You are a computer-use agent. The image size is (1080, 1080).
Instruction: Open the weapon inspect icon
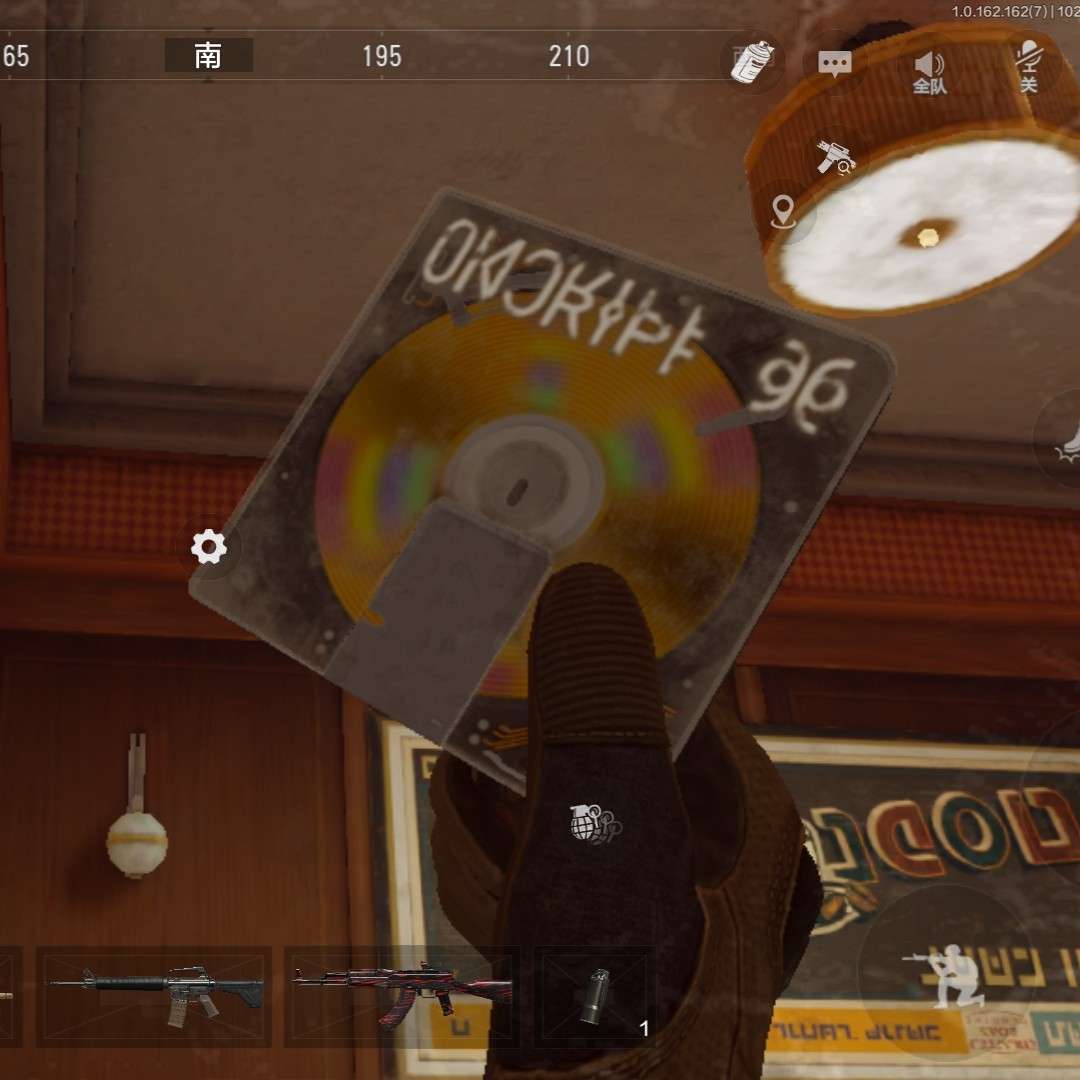[x=835, y=156]
